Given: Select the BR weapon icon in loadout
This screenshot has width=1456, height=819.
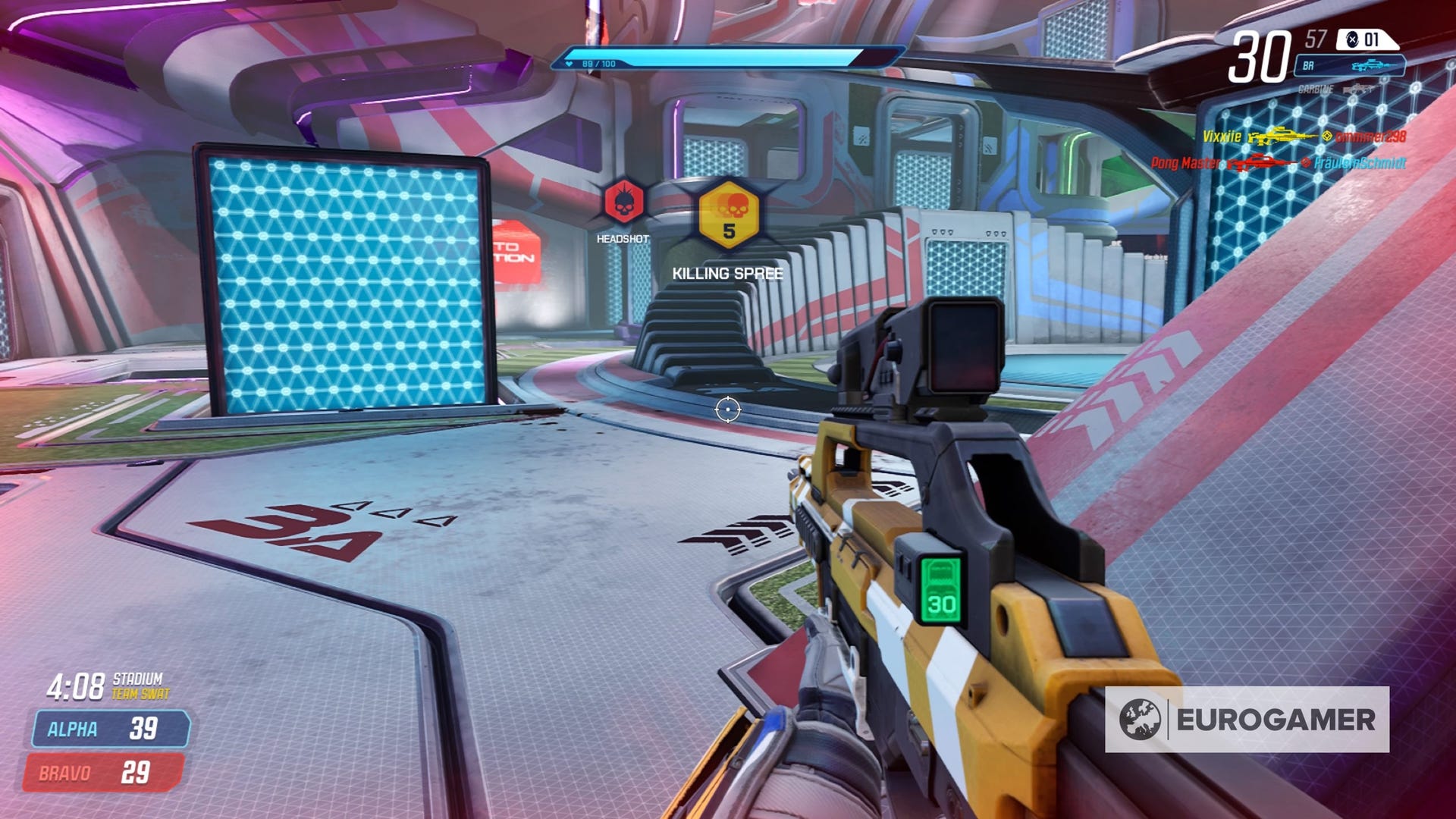Looking at the screenshot, I should (x=1373, y=66).
